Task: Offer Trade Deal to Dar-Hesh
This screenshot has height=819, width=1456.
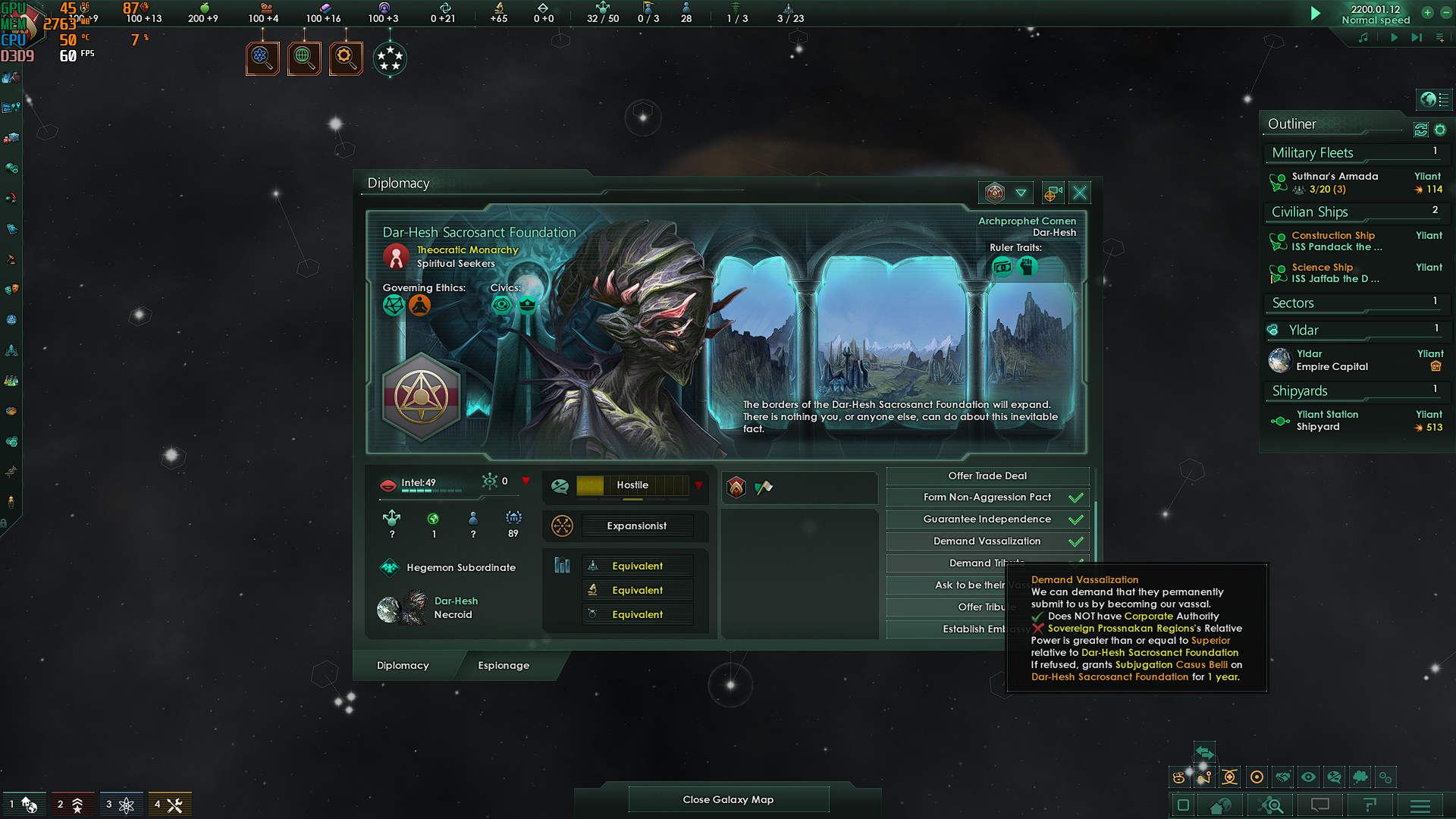Action: click(987, 476)
